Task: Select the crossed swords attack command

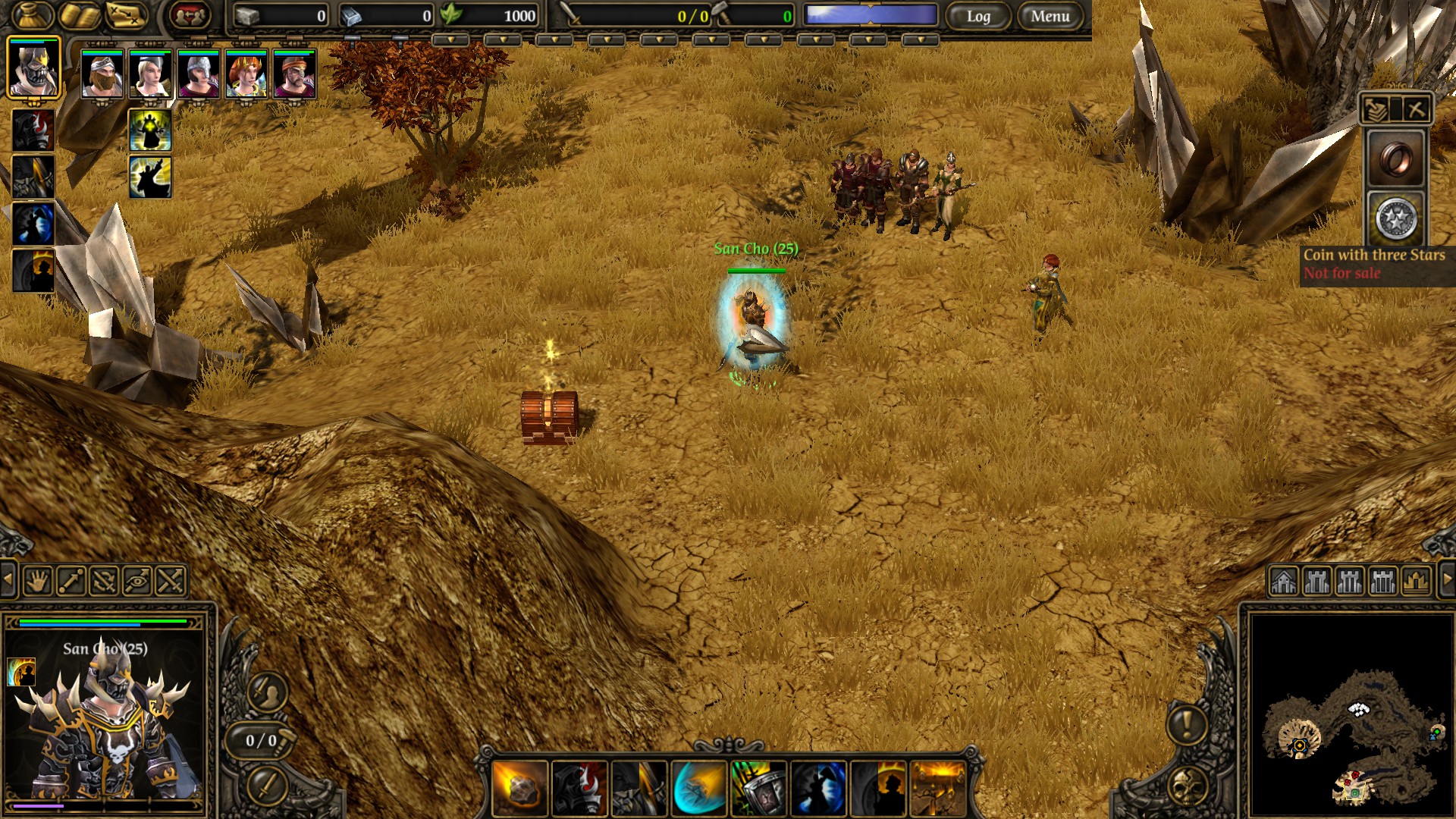Action: [x=171, y=582]
